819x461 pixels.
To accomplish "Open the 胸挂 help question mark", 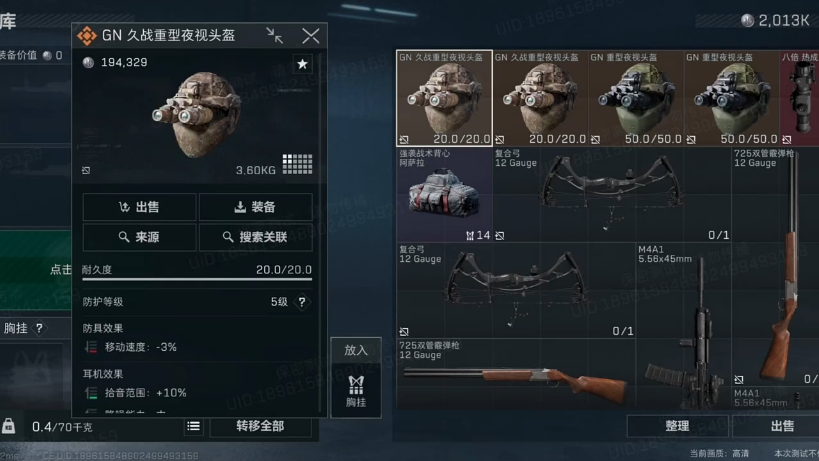I will click(40, 328).
